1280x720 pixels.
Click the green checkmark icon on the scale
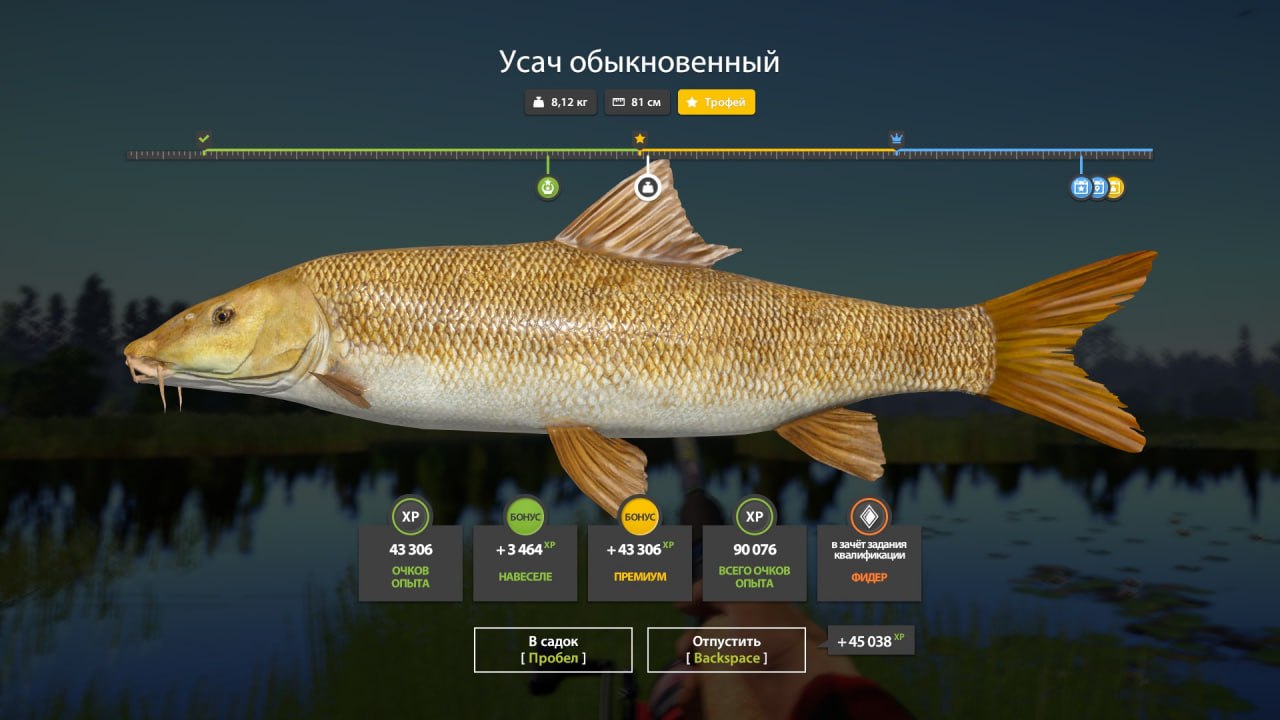tap(203, 135)
